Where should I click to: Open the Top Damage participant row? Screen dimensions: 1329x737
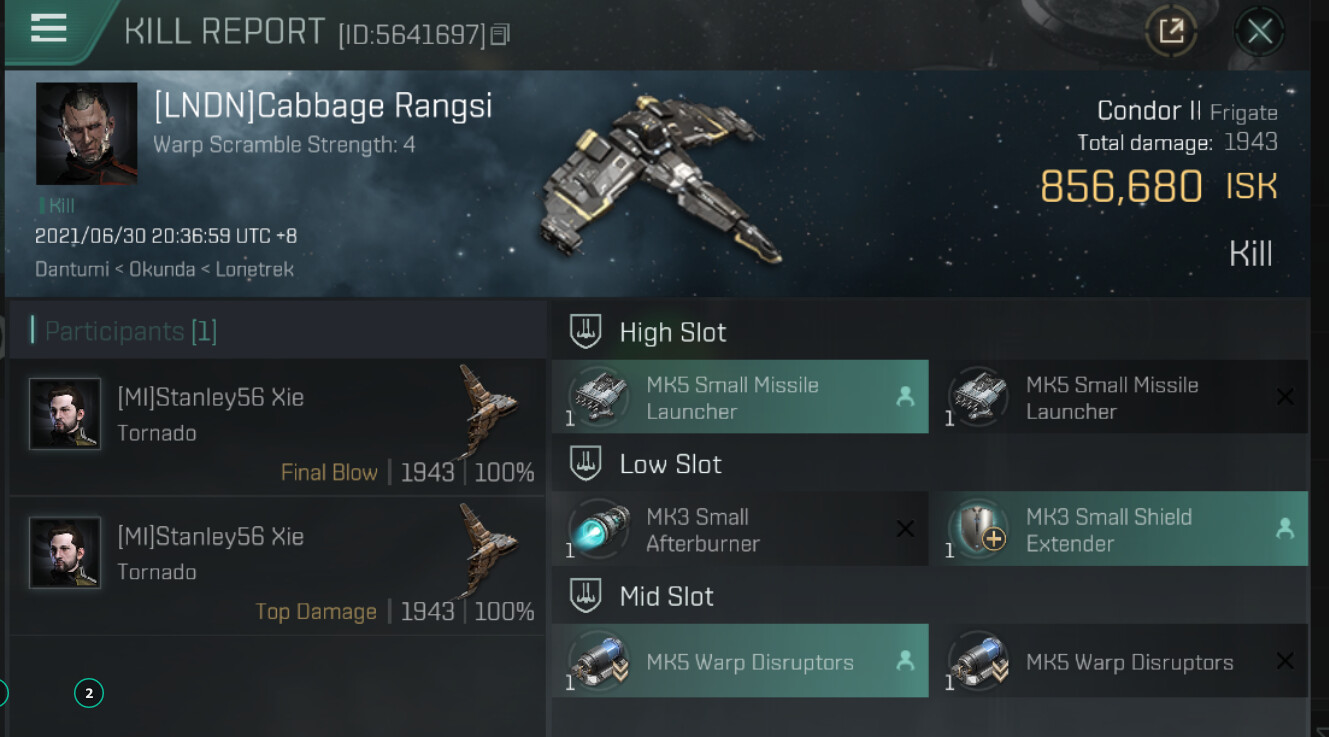(277, 567)
